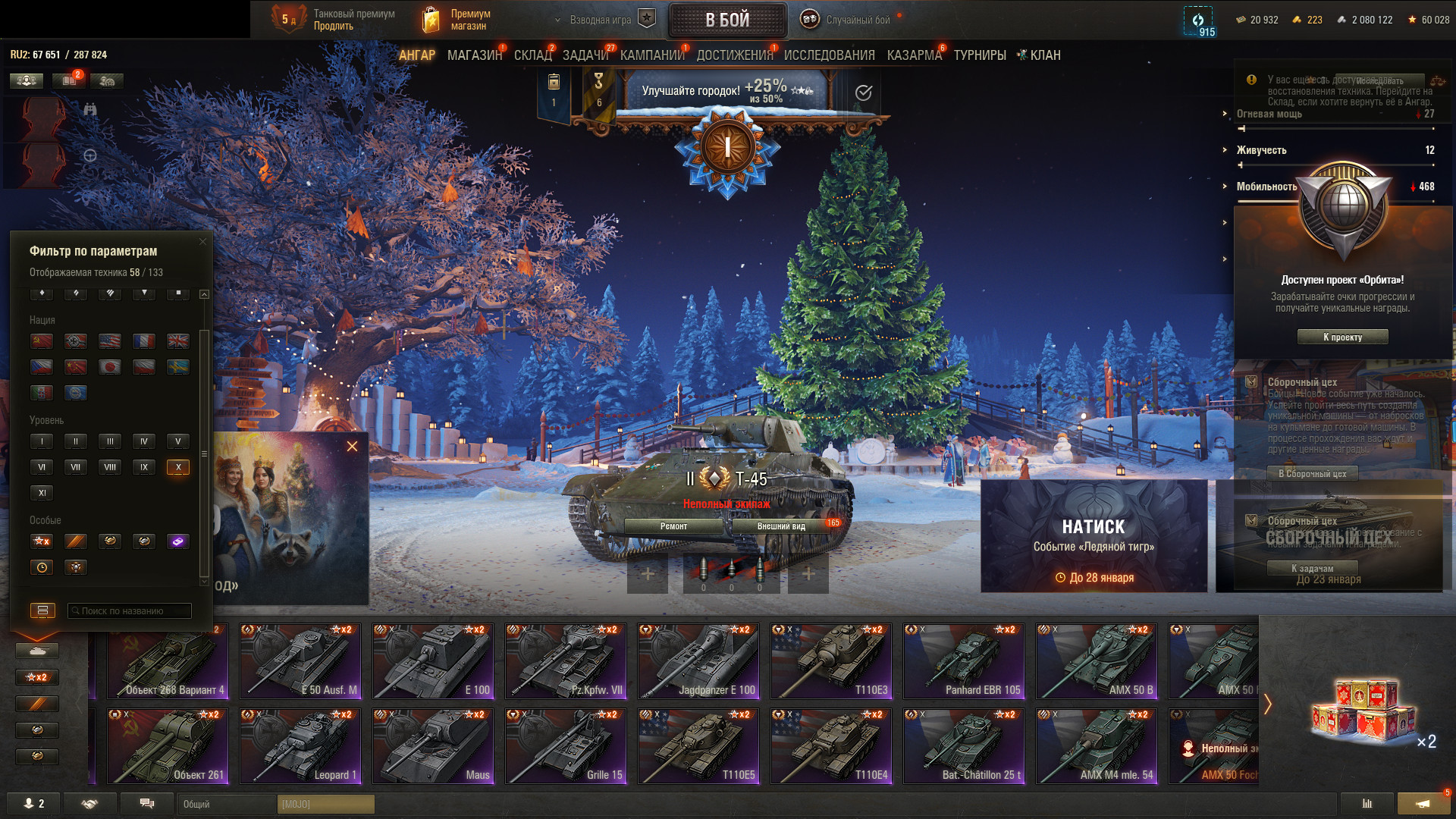The image size is (1456, 819).
Task: Choose the Jagdpanzer E 100 tank
Action: (x=698, y=661)
